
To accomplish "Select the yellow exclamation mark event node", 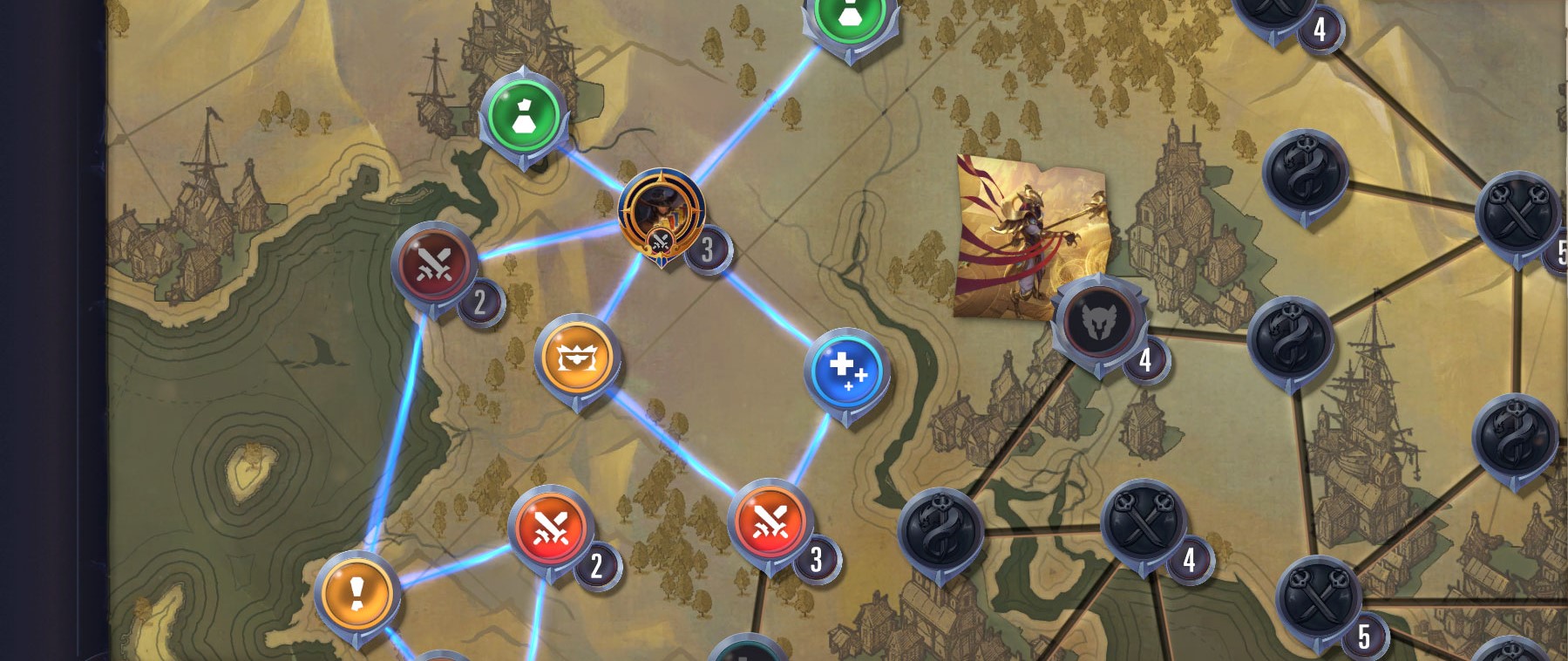I will (x=356, y=594).
